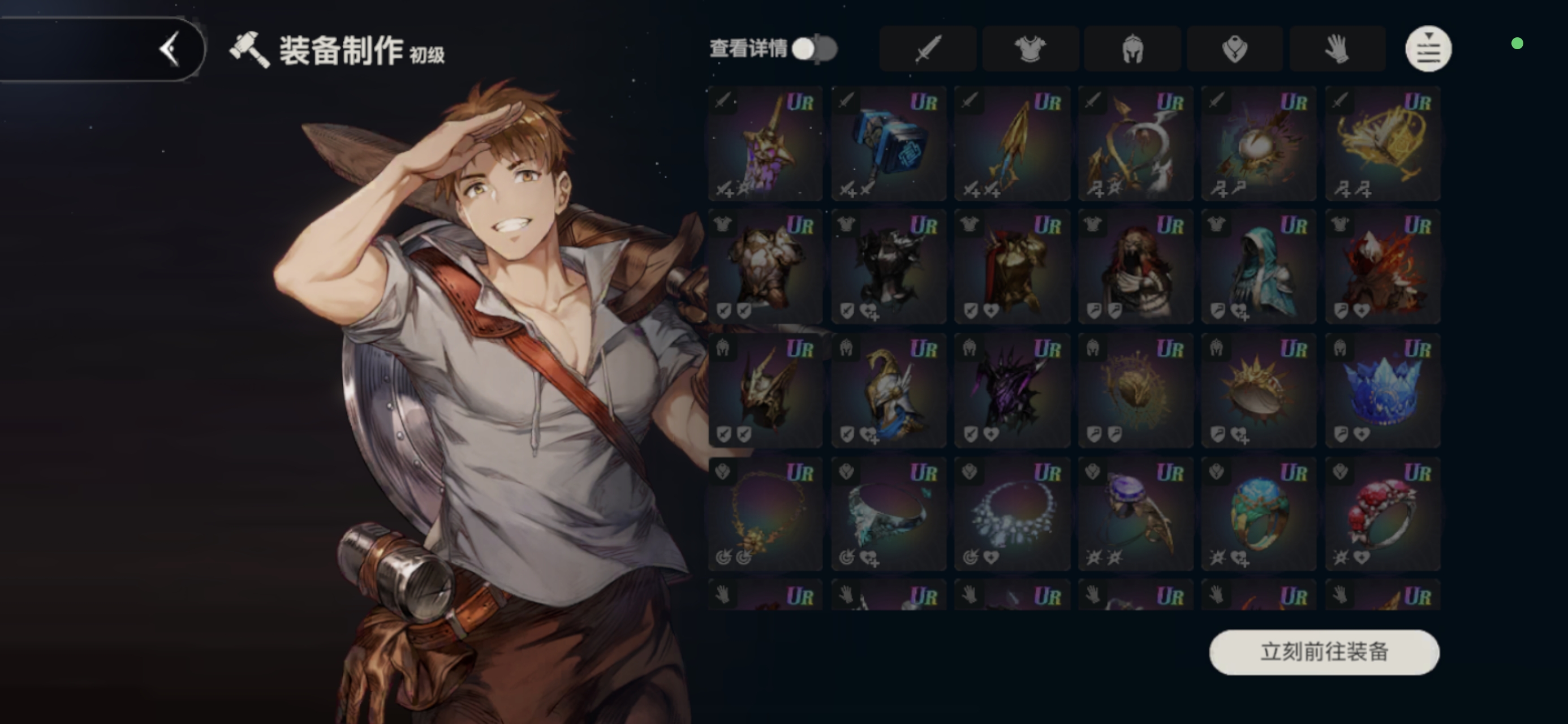Select the sword weapon filter icon
The image size is (1568, 724).
click(928, 49)
